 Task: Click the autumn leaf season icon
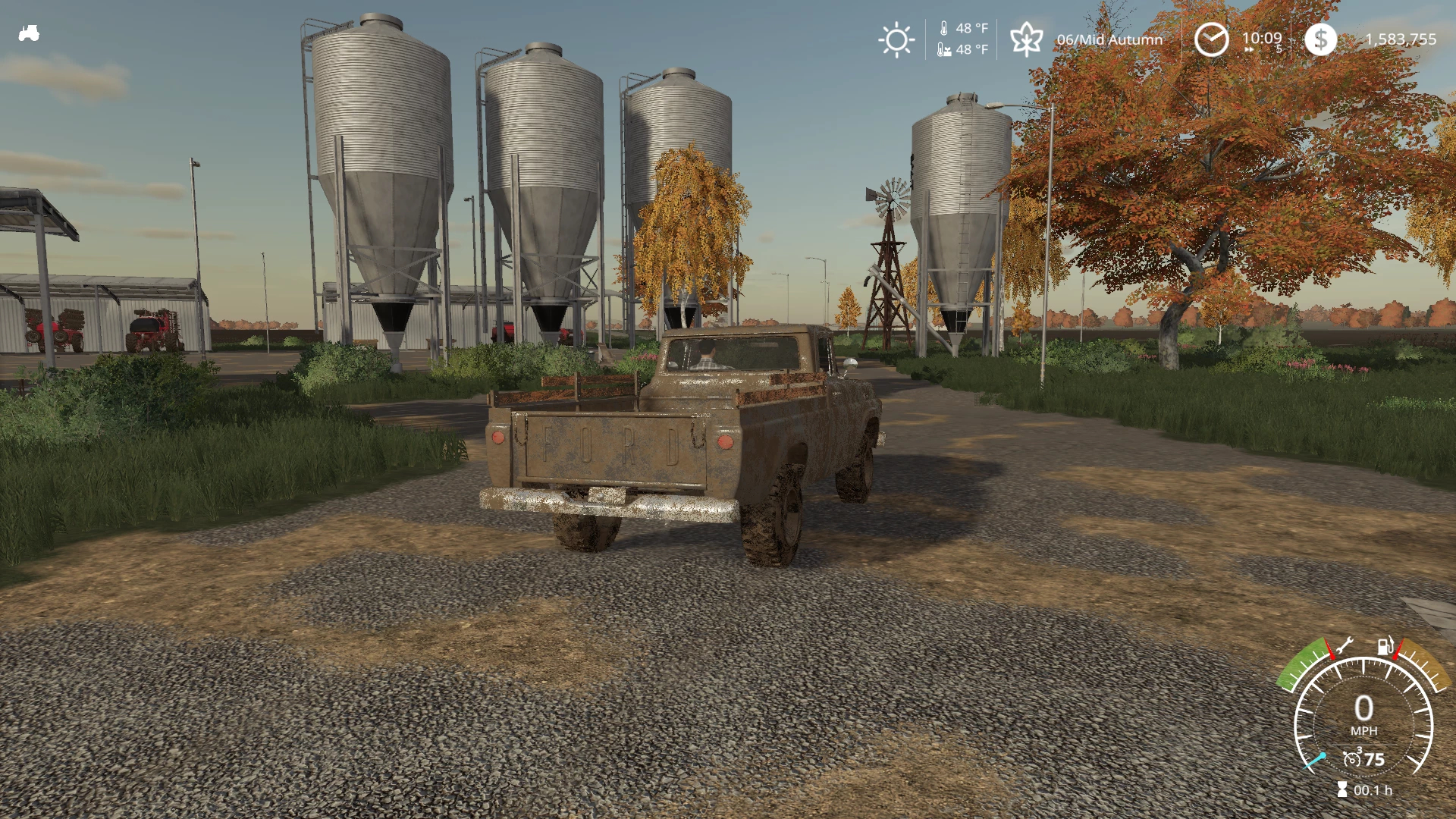pos(1026,39)
